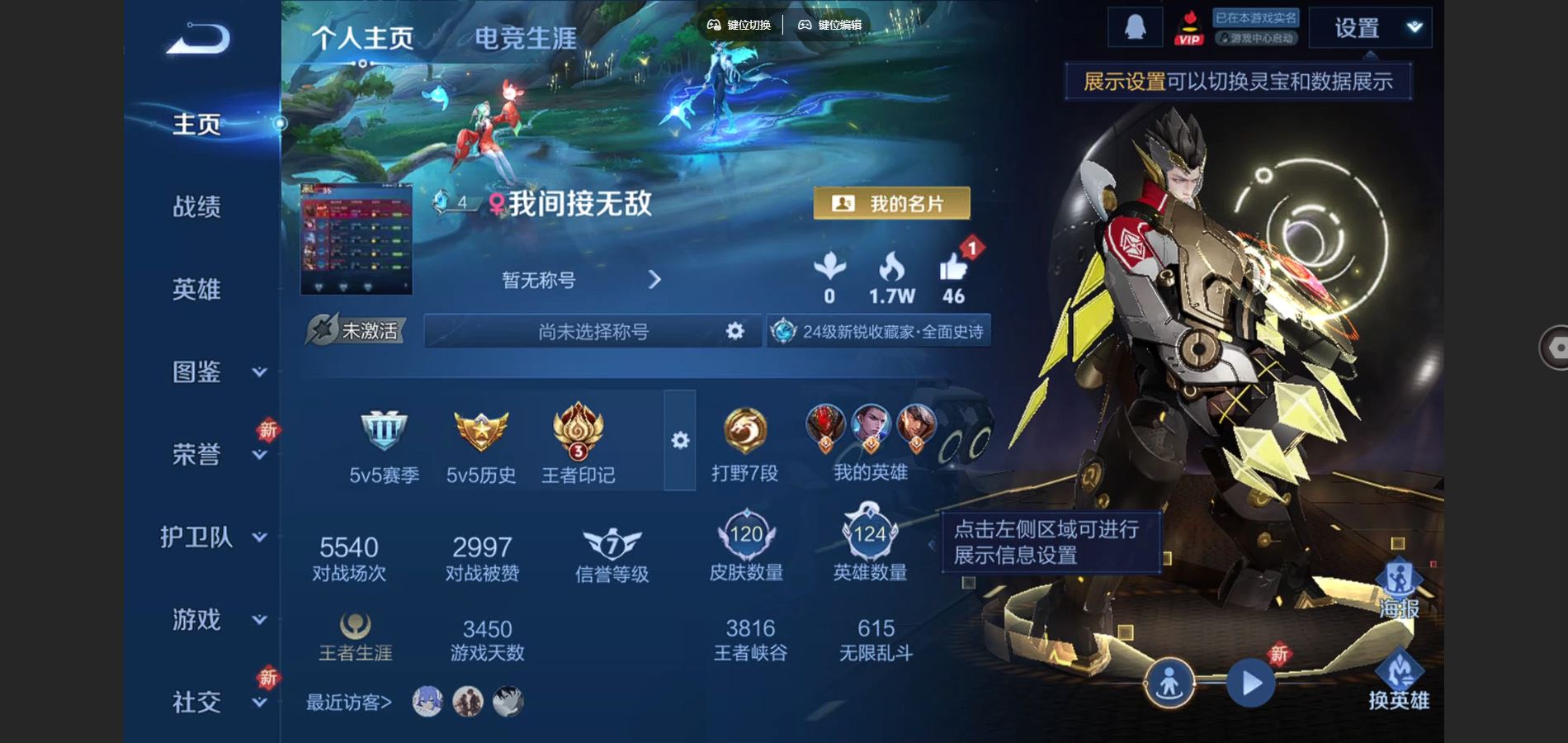Open the 王者印记 badge
The height and width of the screenshot is (743, 1568).
(x=578, y=429)
